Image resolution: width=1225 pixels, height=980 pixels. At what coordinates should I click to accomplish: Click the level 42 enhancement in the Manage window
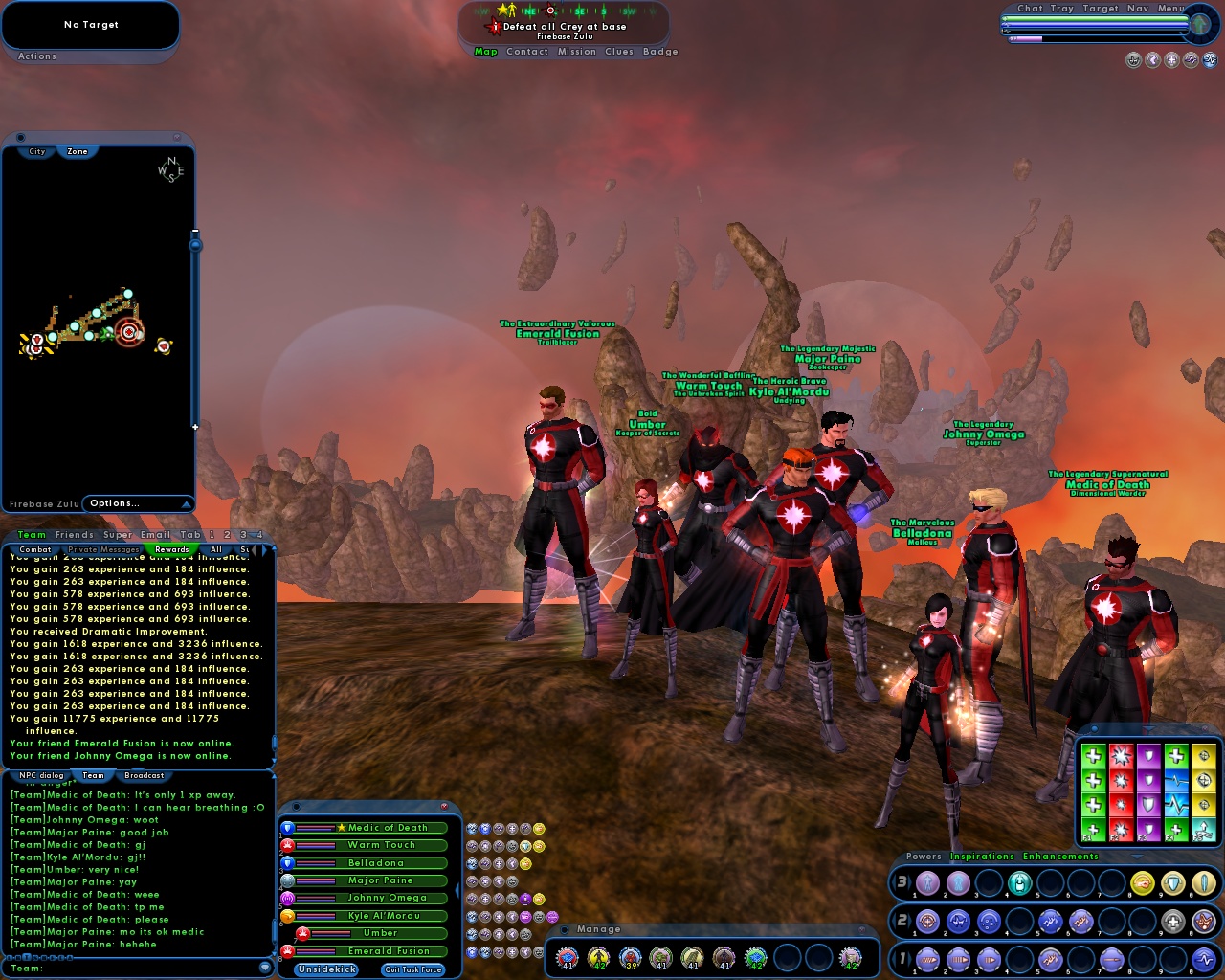pyautogui.click(x=600, y=957)
